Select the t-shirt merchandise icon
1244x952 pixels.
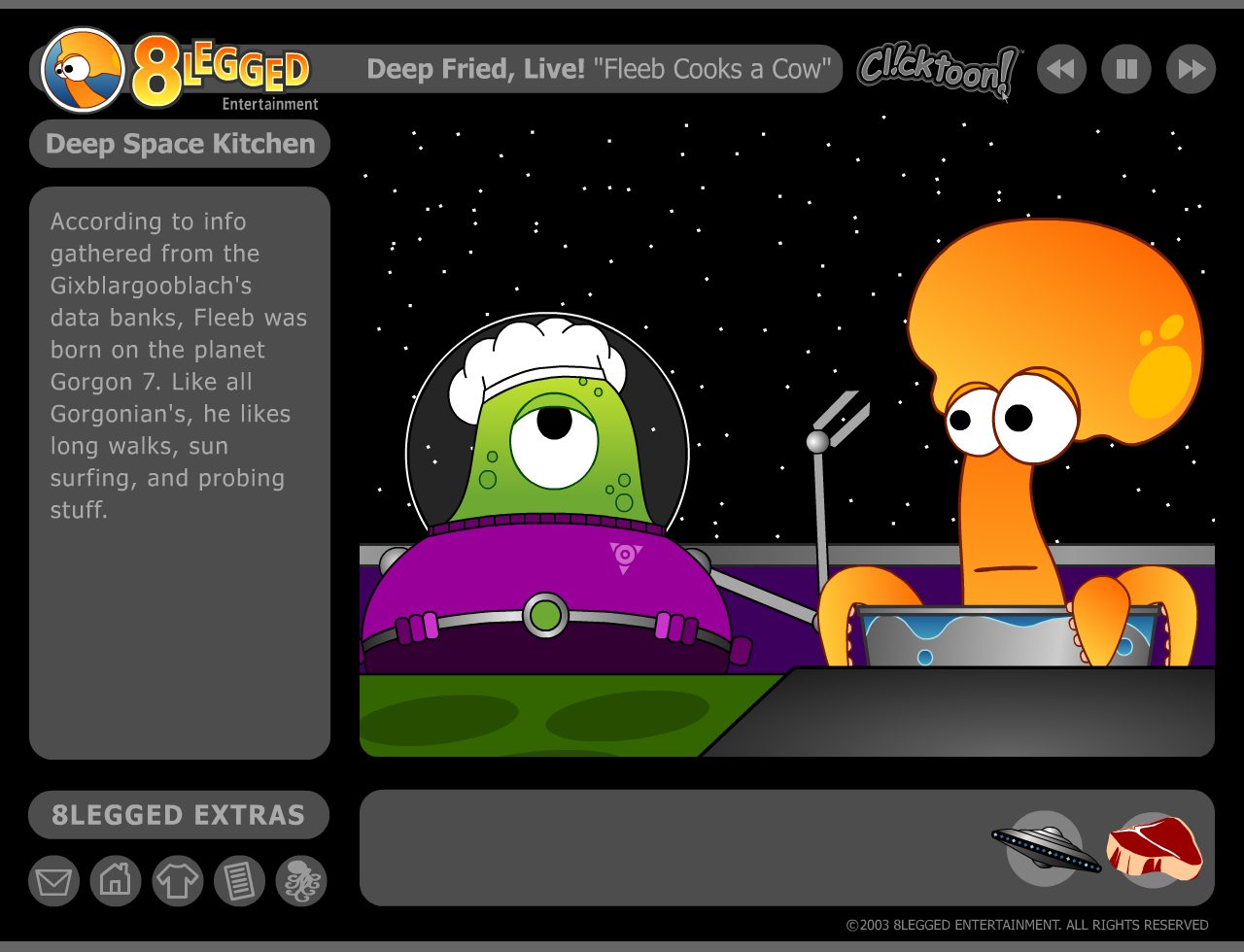tap(178, 880)
